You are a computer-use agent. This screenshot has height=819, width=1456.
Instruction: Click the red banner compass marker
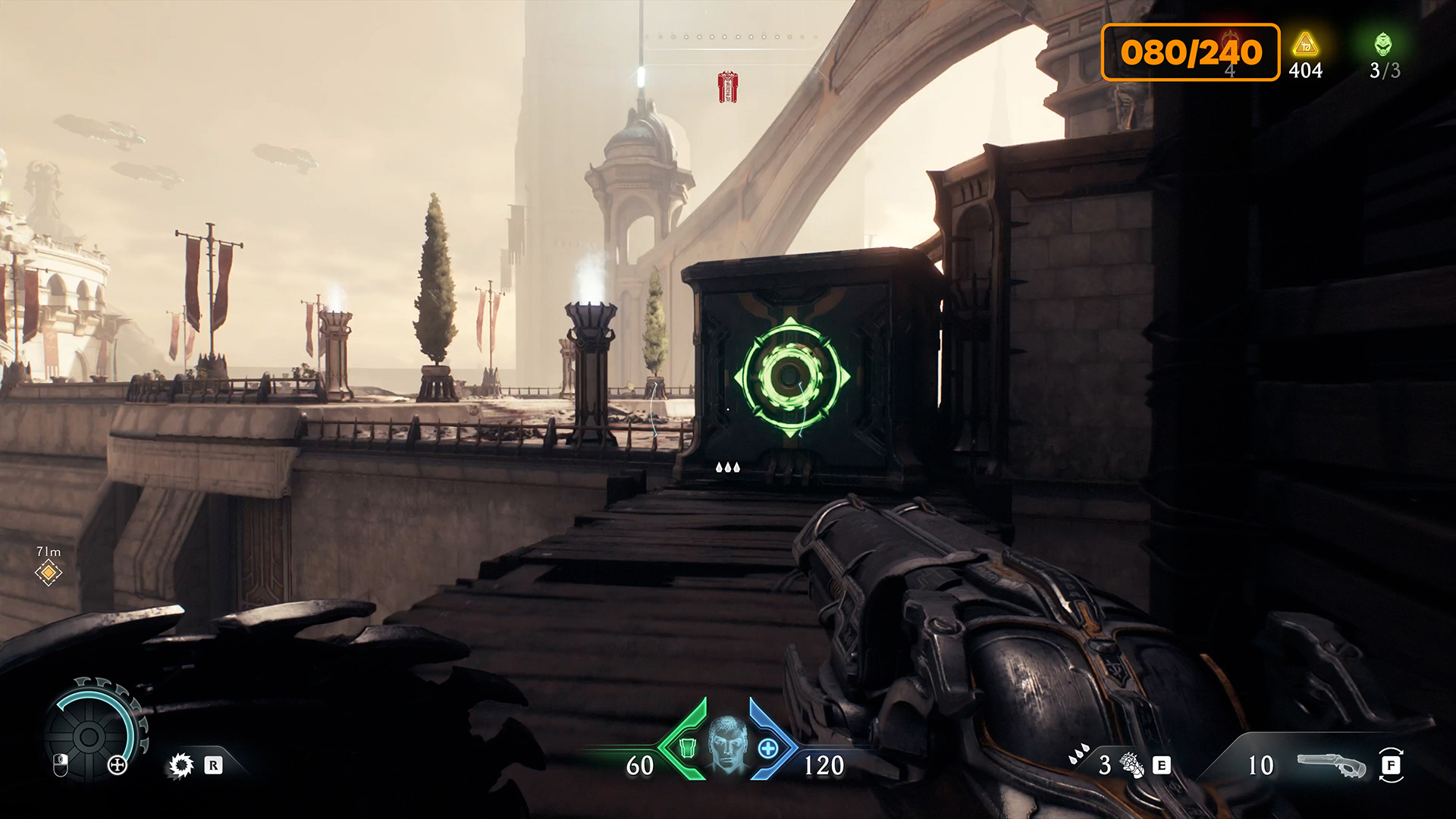coord(728,87)
